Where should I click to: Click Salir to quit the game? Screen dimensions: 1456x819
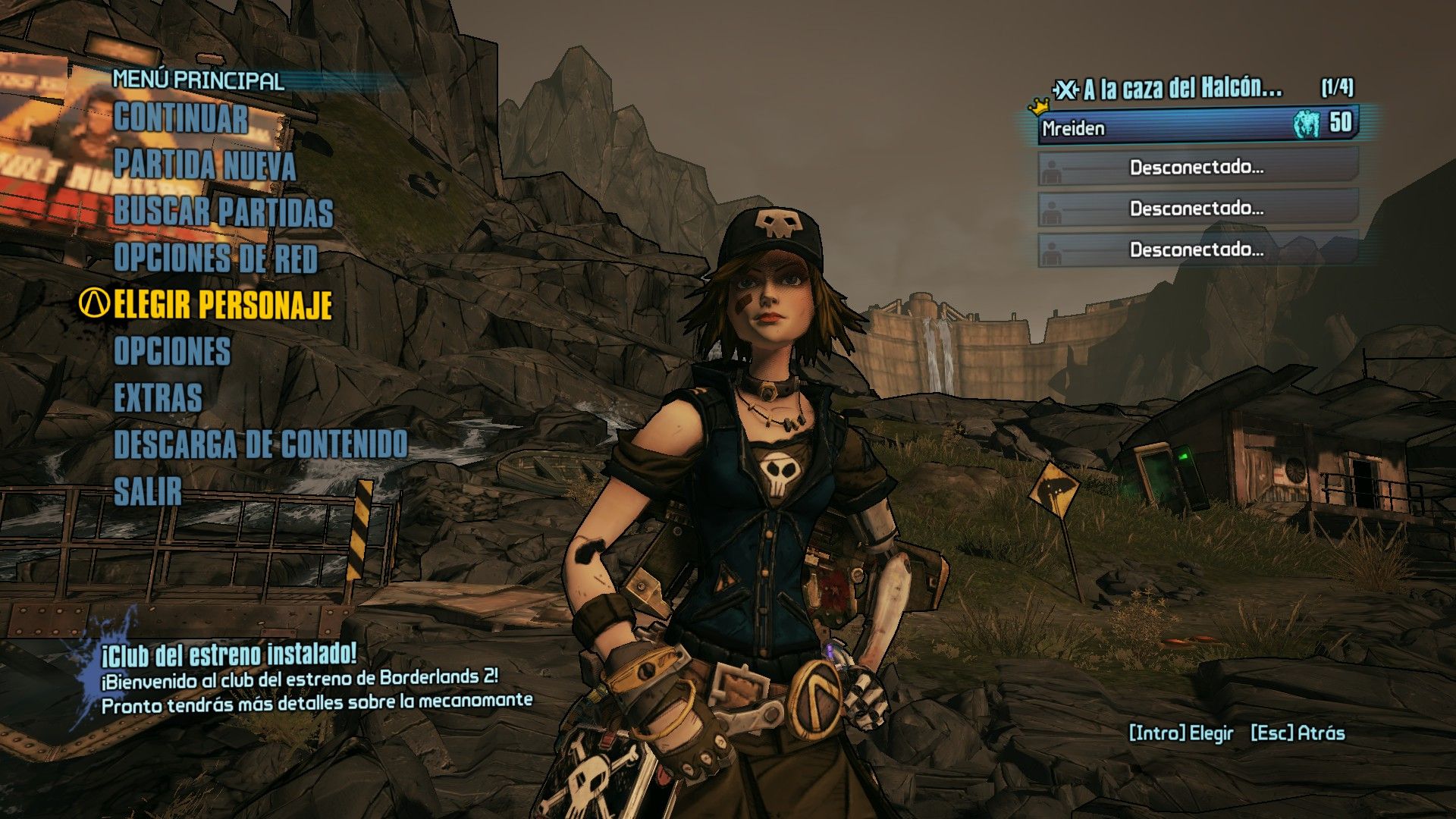(x=148, y=491)
